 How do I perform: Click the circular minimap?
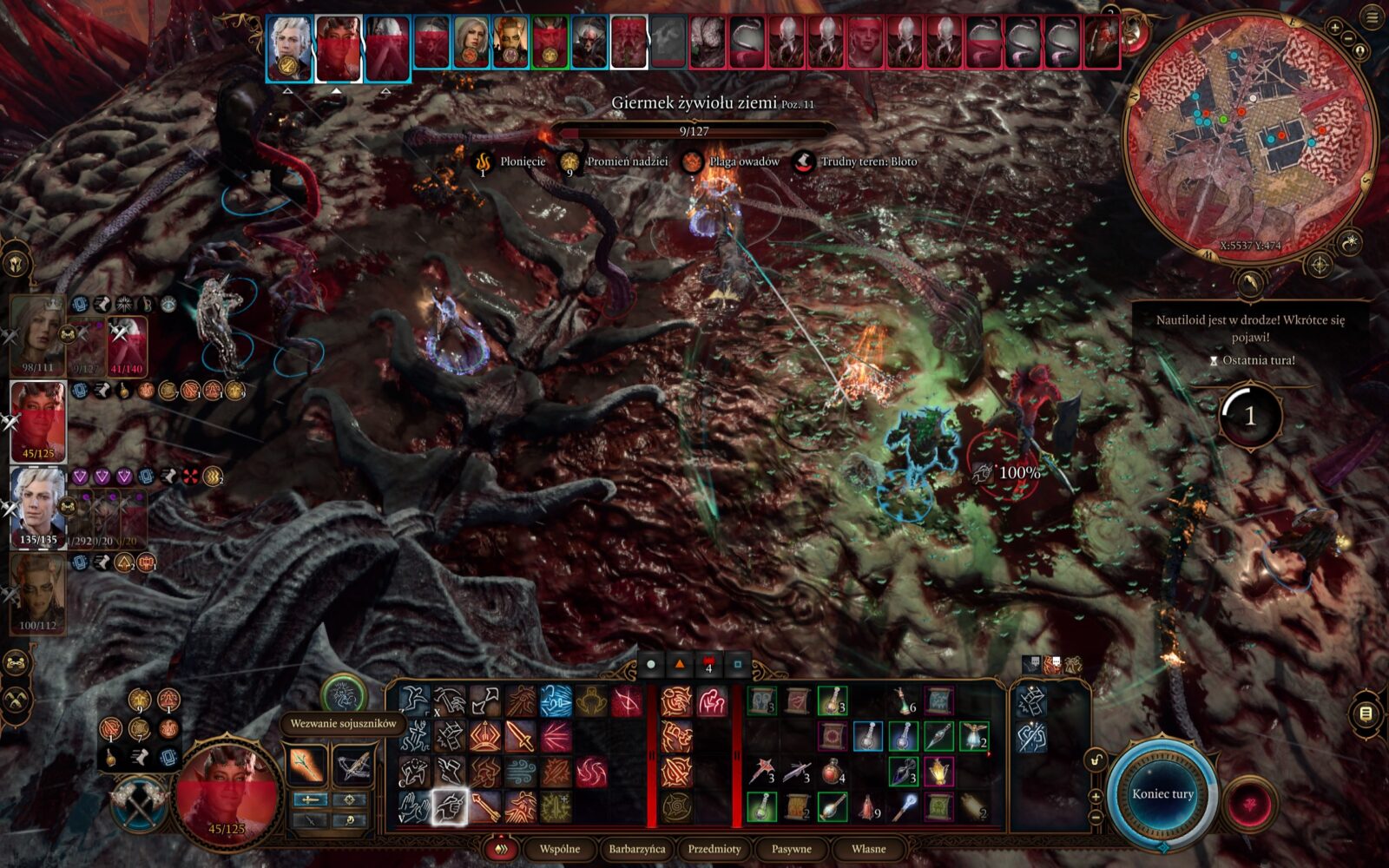(x=1250, y=139)
